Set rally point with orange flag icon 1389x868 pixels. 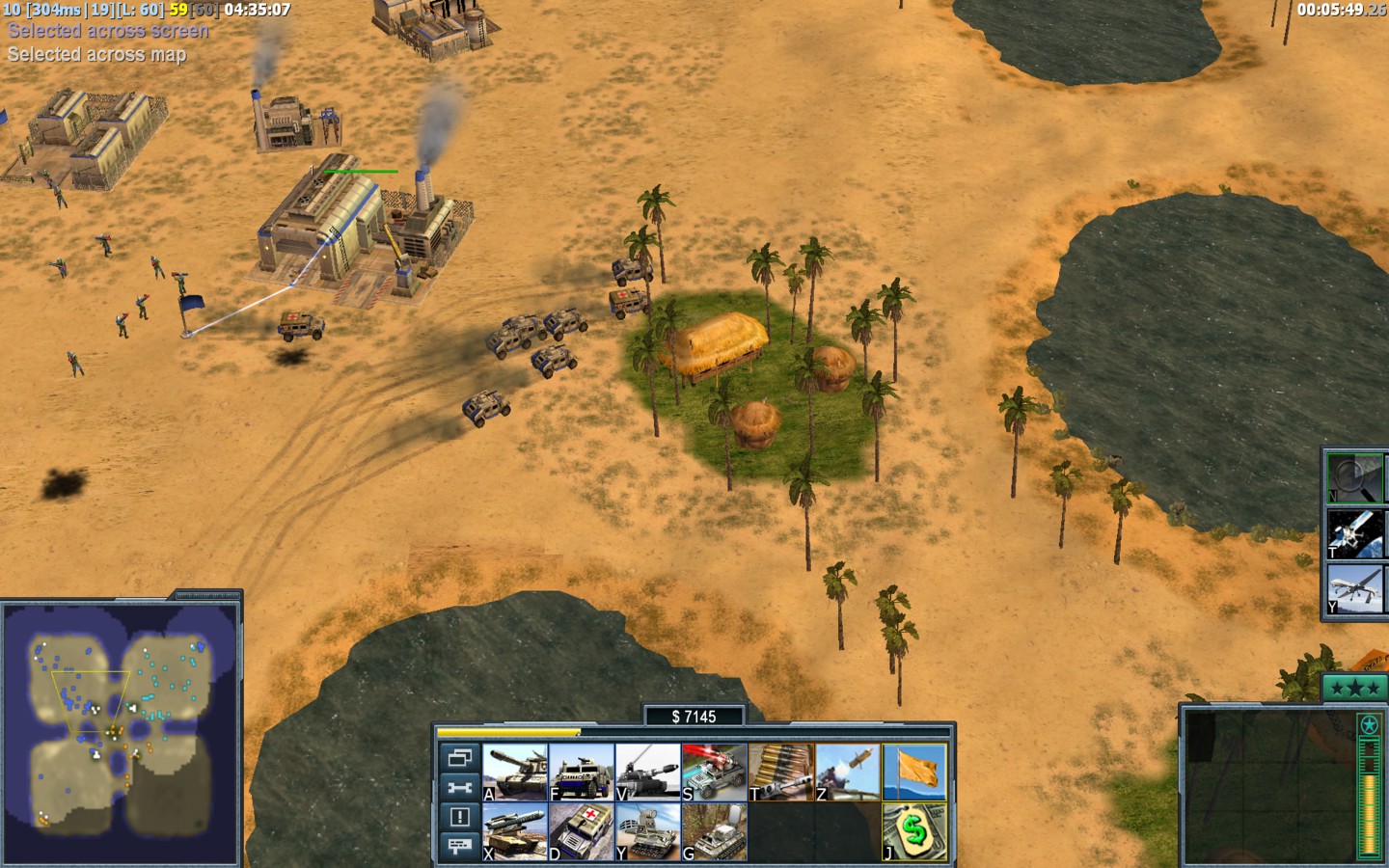pos(914,772)
